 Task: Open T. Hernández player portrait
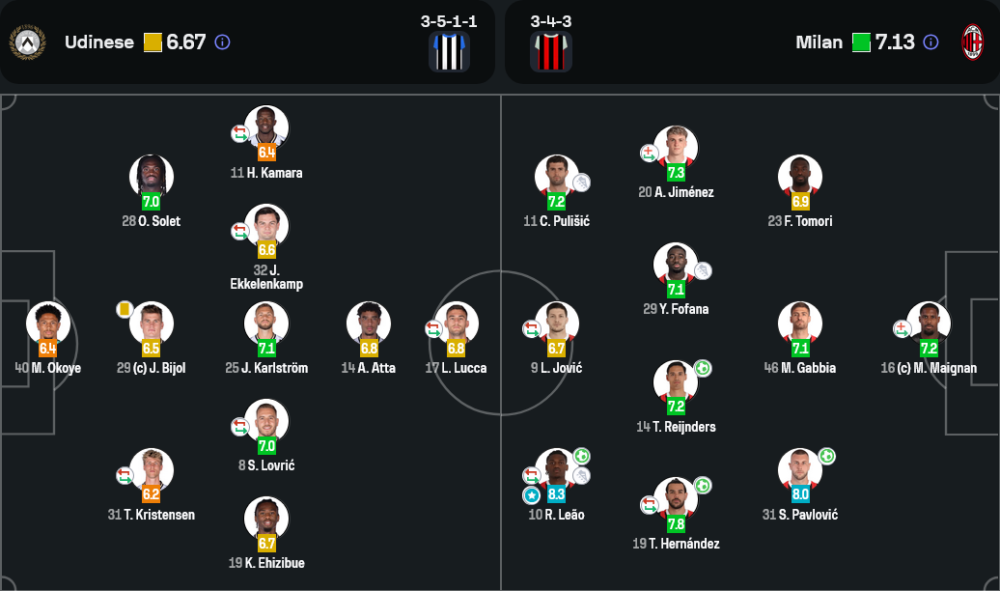[x=676, y=498]
